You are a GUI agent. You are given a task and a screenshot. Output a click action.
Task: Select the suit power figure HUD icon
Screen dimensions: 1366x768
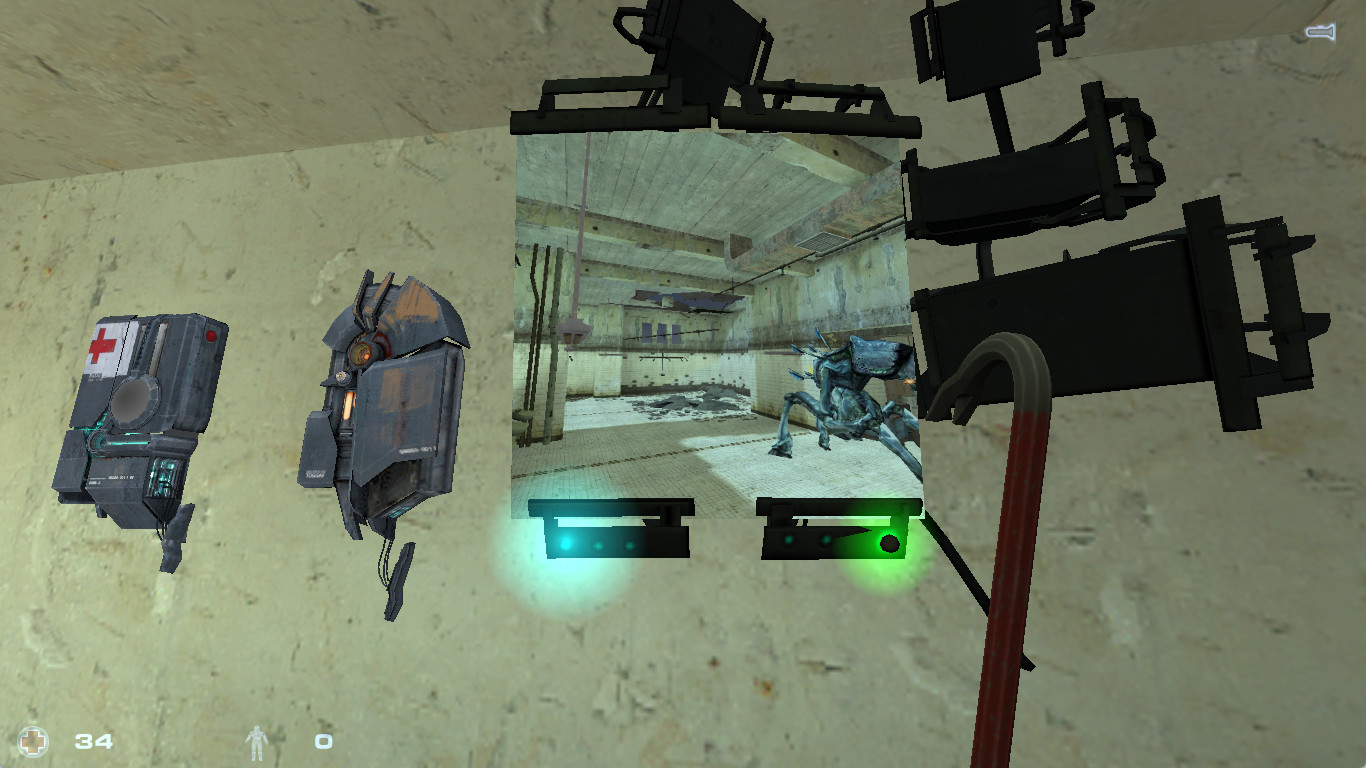(258, 740)
